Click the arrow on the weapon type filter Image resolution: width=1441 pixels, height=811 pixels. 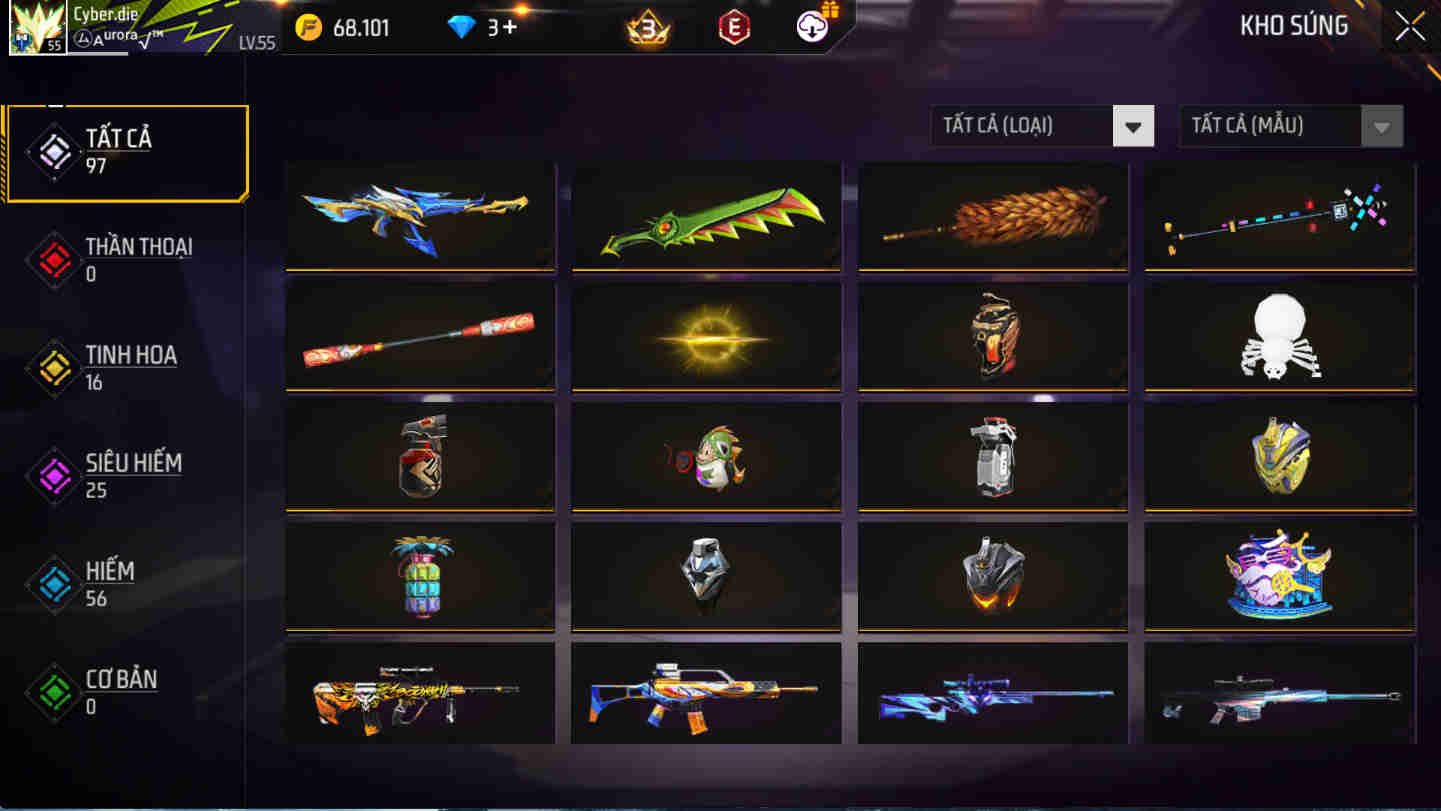click(1134, 125)
